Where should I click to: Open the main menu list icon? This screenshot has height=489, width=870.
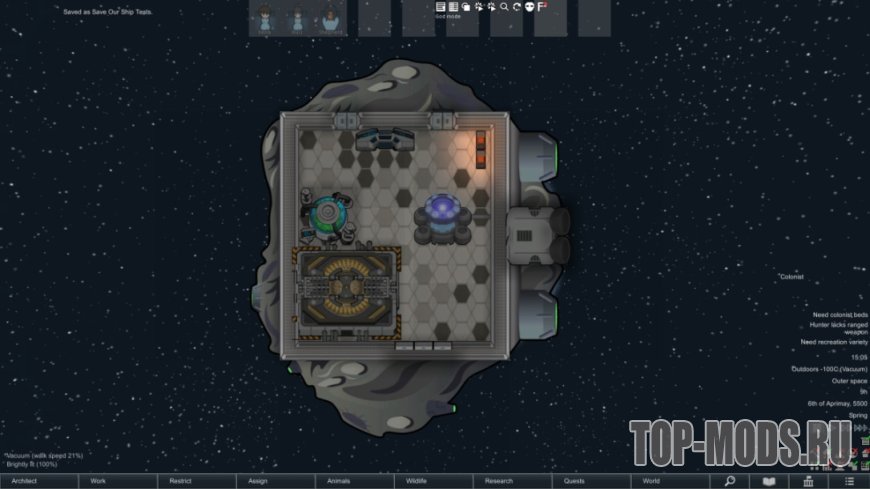[x=848, y=481]
